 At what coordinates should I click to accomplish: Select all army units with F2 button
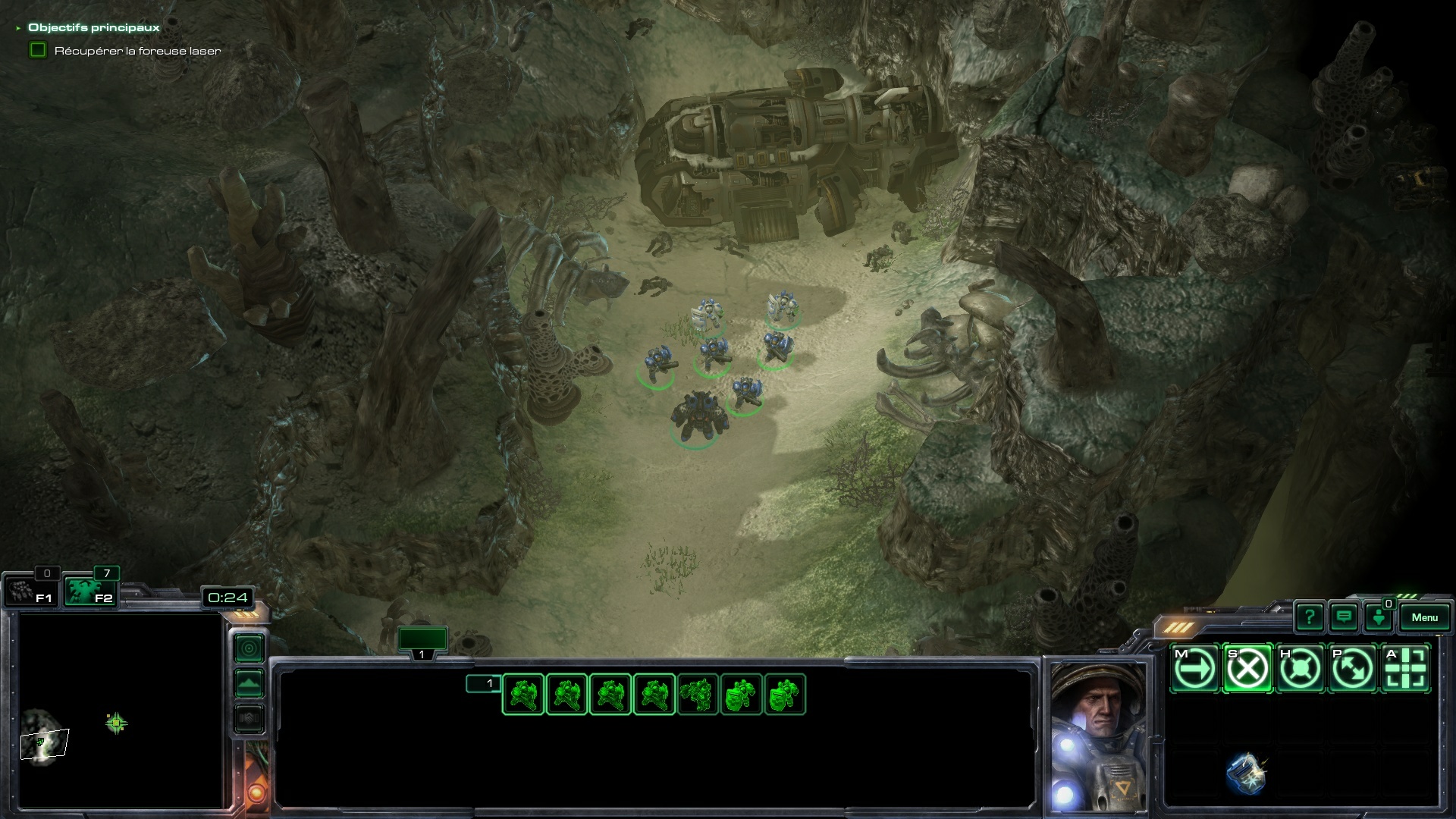point(89,591)
